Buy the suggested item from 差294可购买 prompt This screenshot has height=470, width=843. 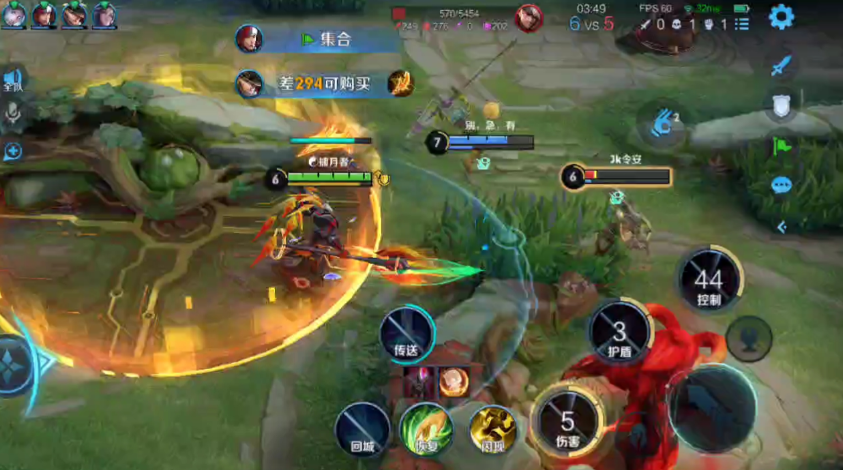[x=400, y=84]
